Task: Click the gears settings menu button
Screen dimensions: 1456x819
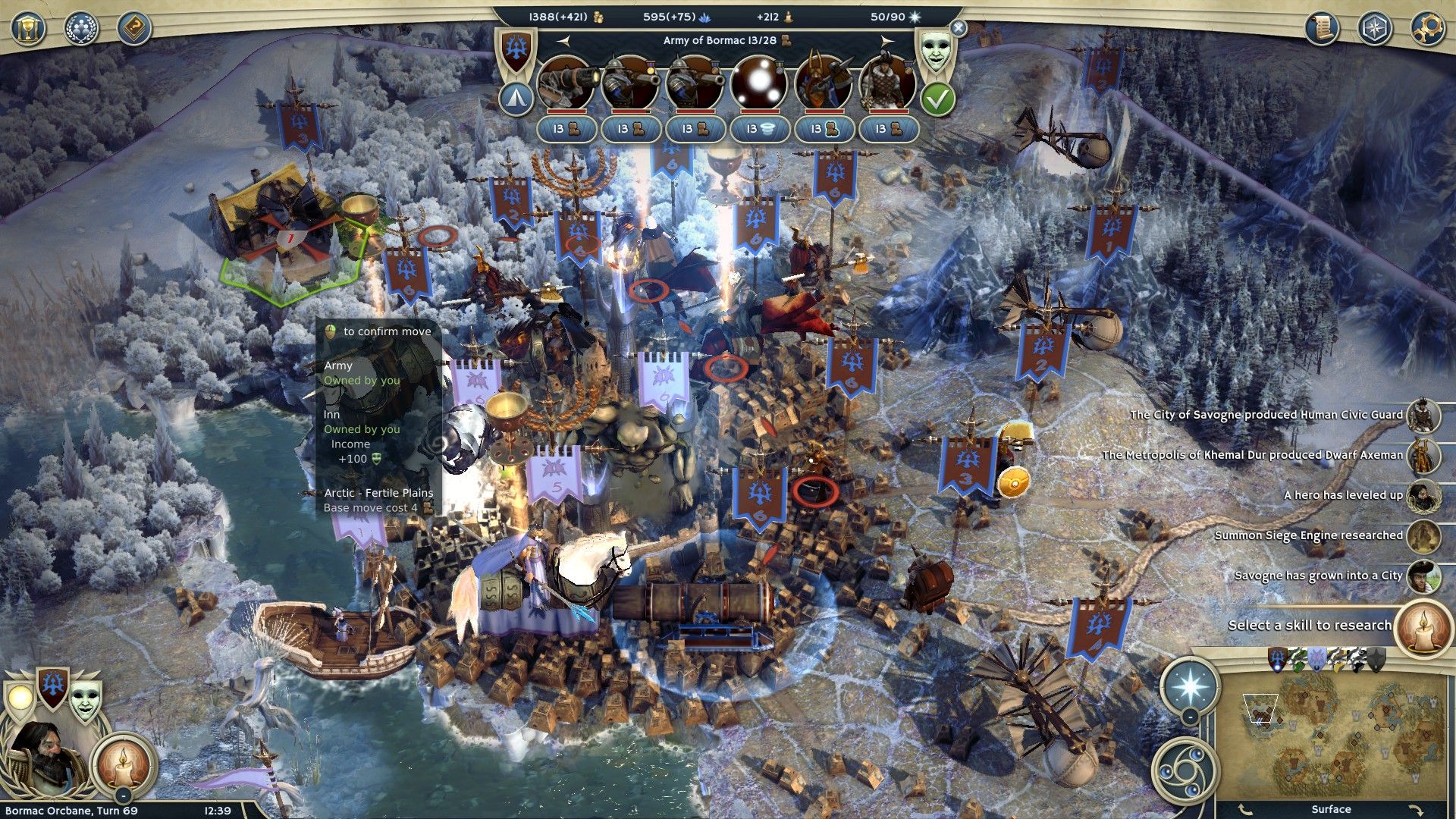Action: pyautogui.click(x=1426, y=29)
